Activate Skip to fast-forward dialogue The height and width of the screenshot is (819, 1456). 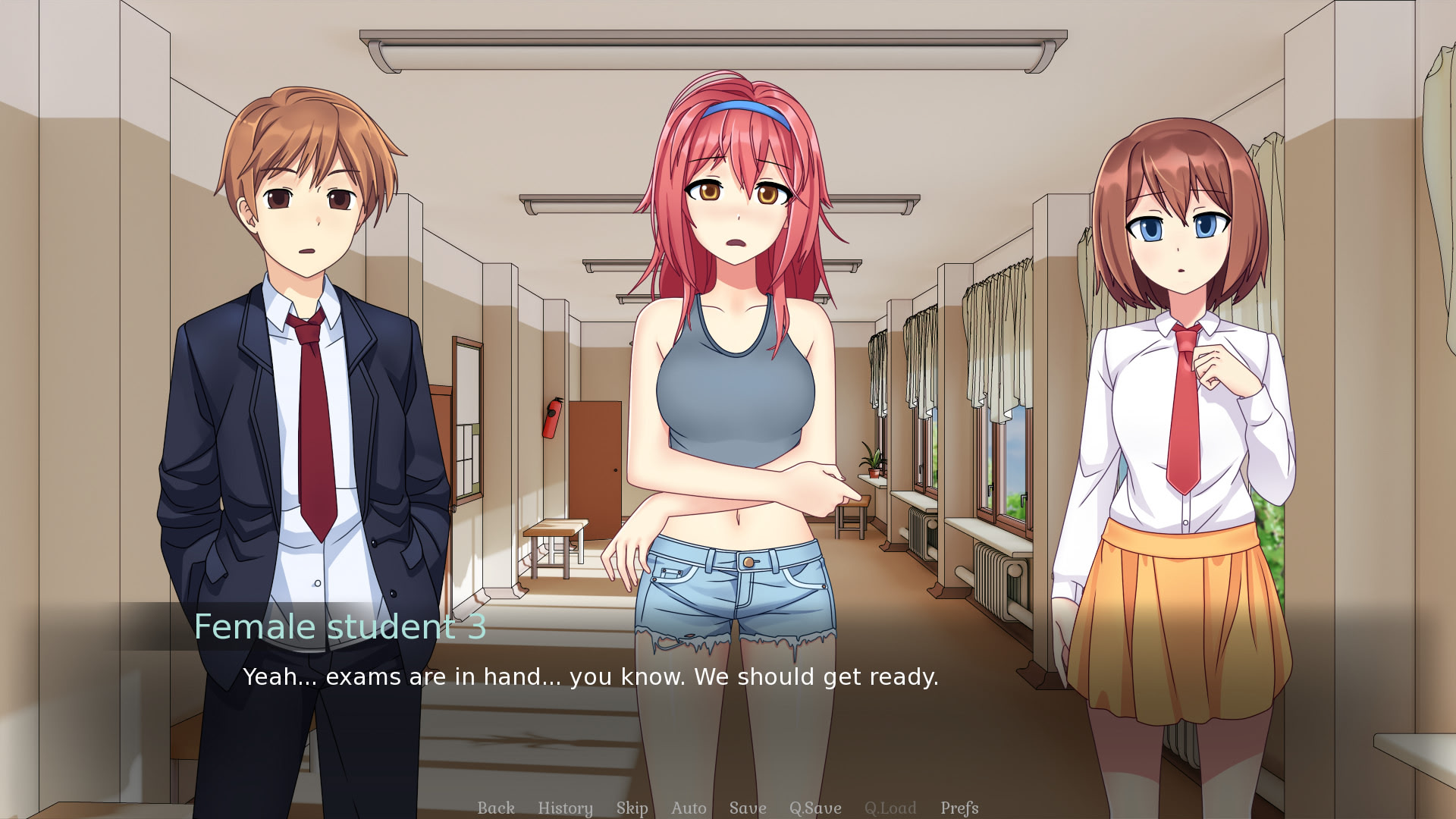click(632, 808)
